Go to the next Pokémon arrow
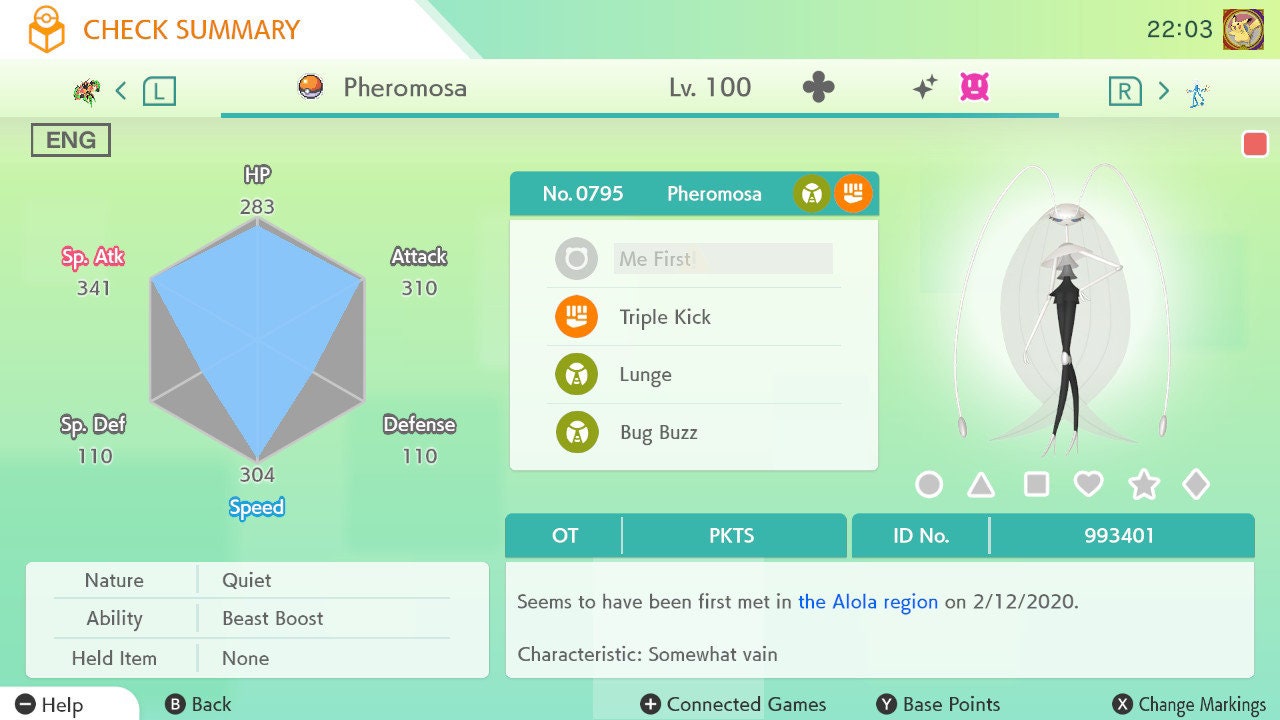This screenshot has height=720, width=1280. (1163, 91)
